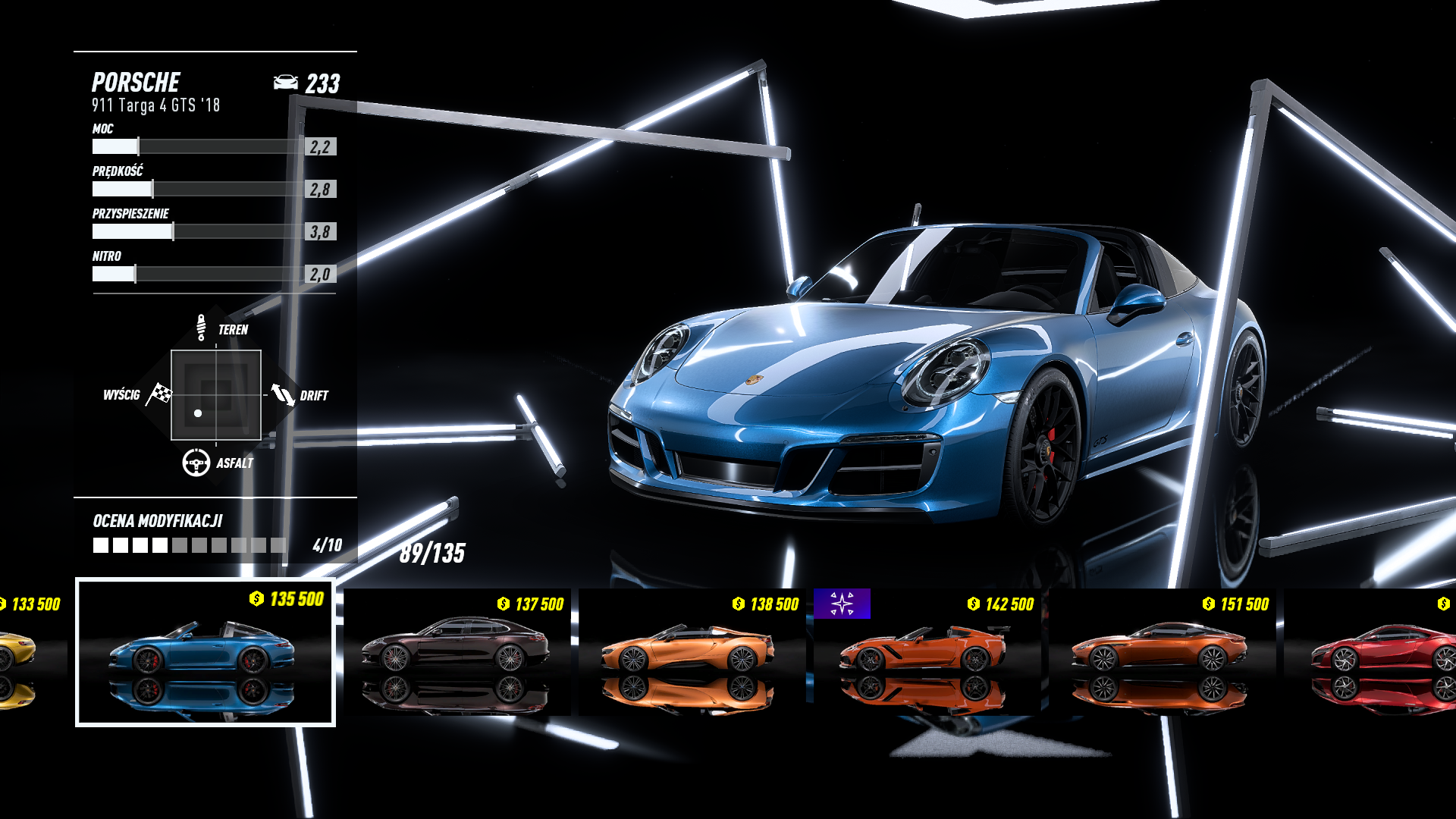This screenshot has height=819, width=1456.
Task: Pick the orange roadster priced 138 500
Action: [692, 652]
